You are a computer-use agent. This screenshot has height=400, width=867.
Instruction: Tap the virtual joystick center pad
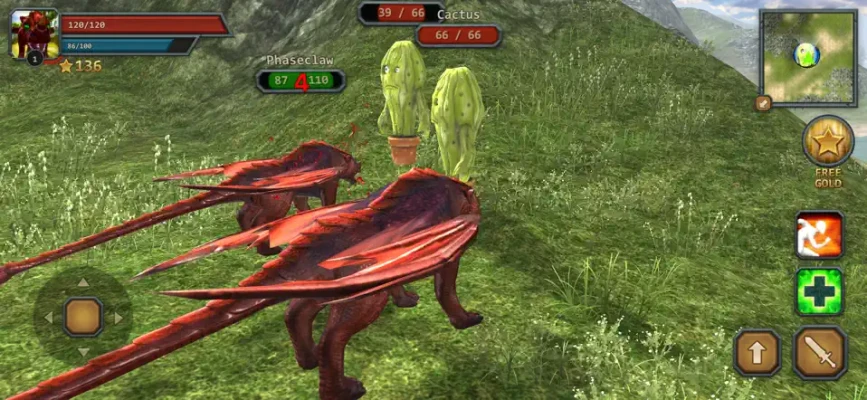click(x=83, y=317)
